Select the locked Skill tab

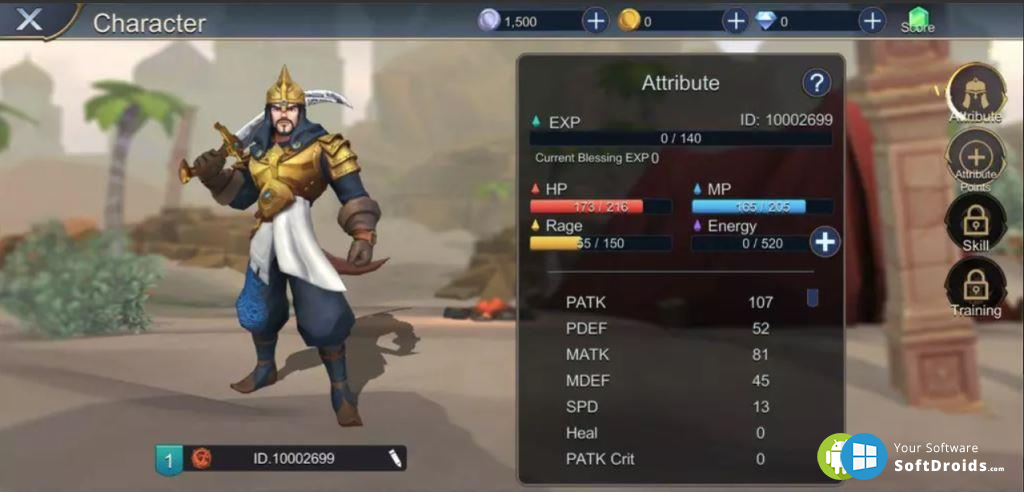(x=975, y=222)
